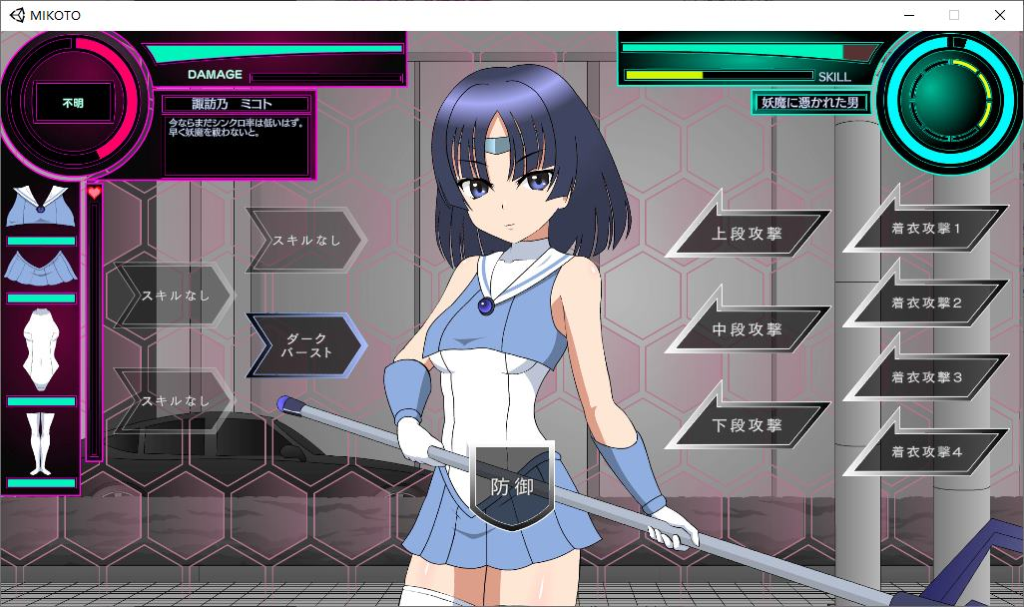Activate 着衣攻撃1
This screenshot has width=1024, height=607.
926,229
